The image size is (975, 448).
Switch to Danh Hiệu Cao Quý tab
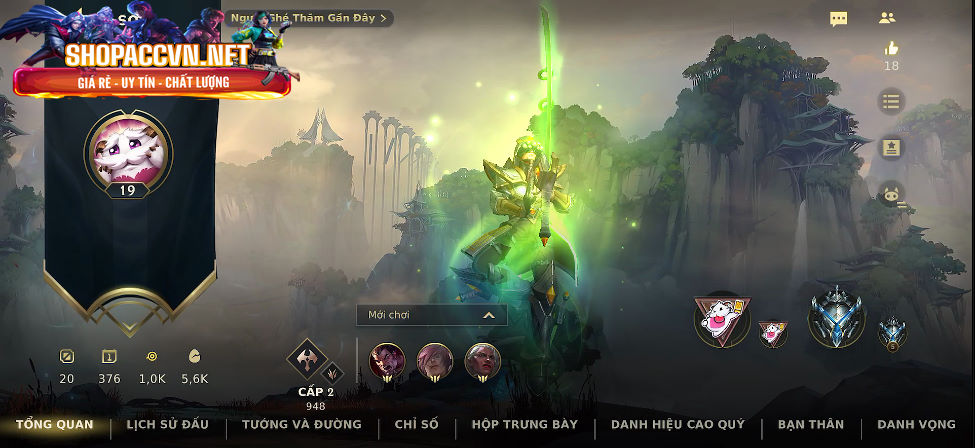[x=677, y=425]
